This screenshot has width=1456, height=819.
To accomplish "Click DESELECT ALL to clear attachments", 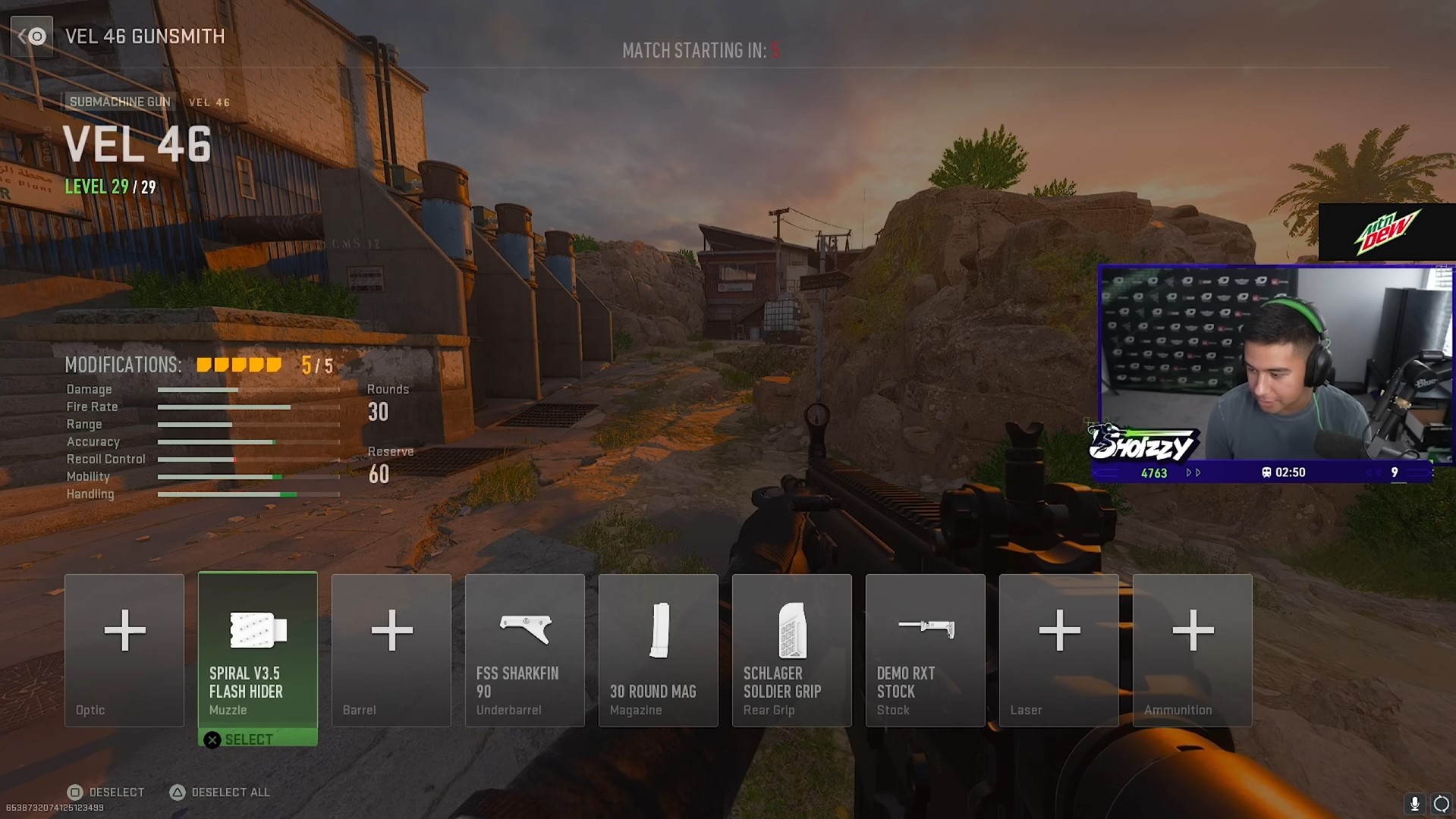I will pos(219,792).
